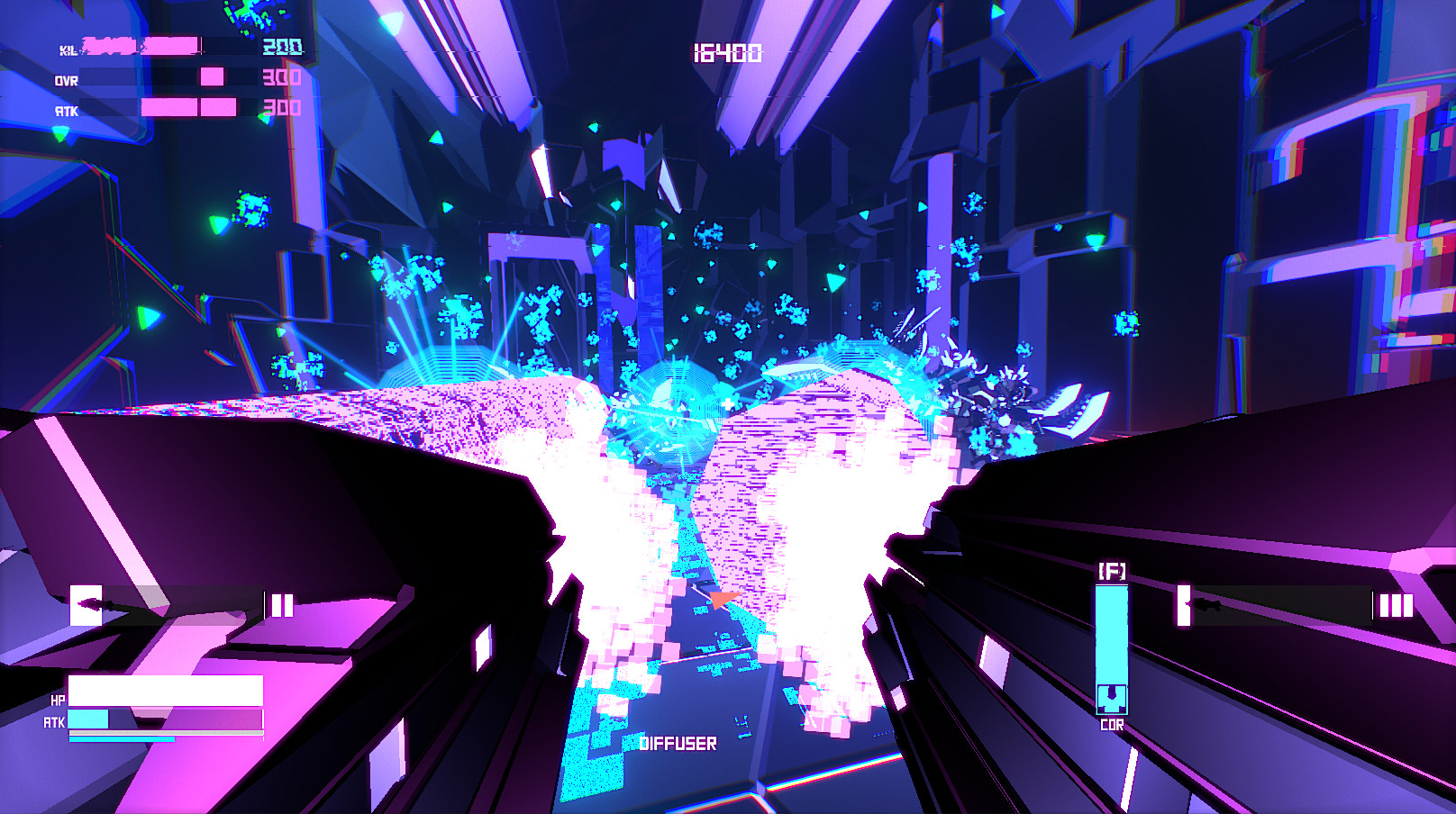Click the ATK value reading 300
The image size is (1456, 814).
[281, 110]
